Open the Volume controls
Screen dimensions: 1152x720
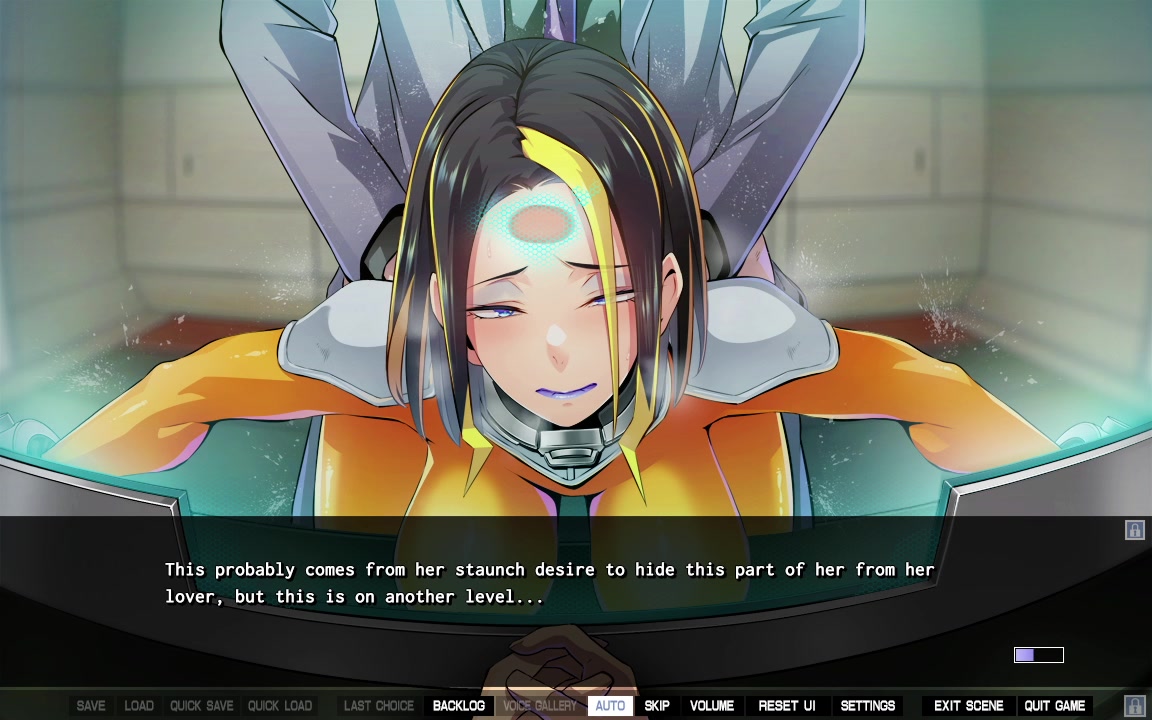(712, 706)
